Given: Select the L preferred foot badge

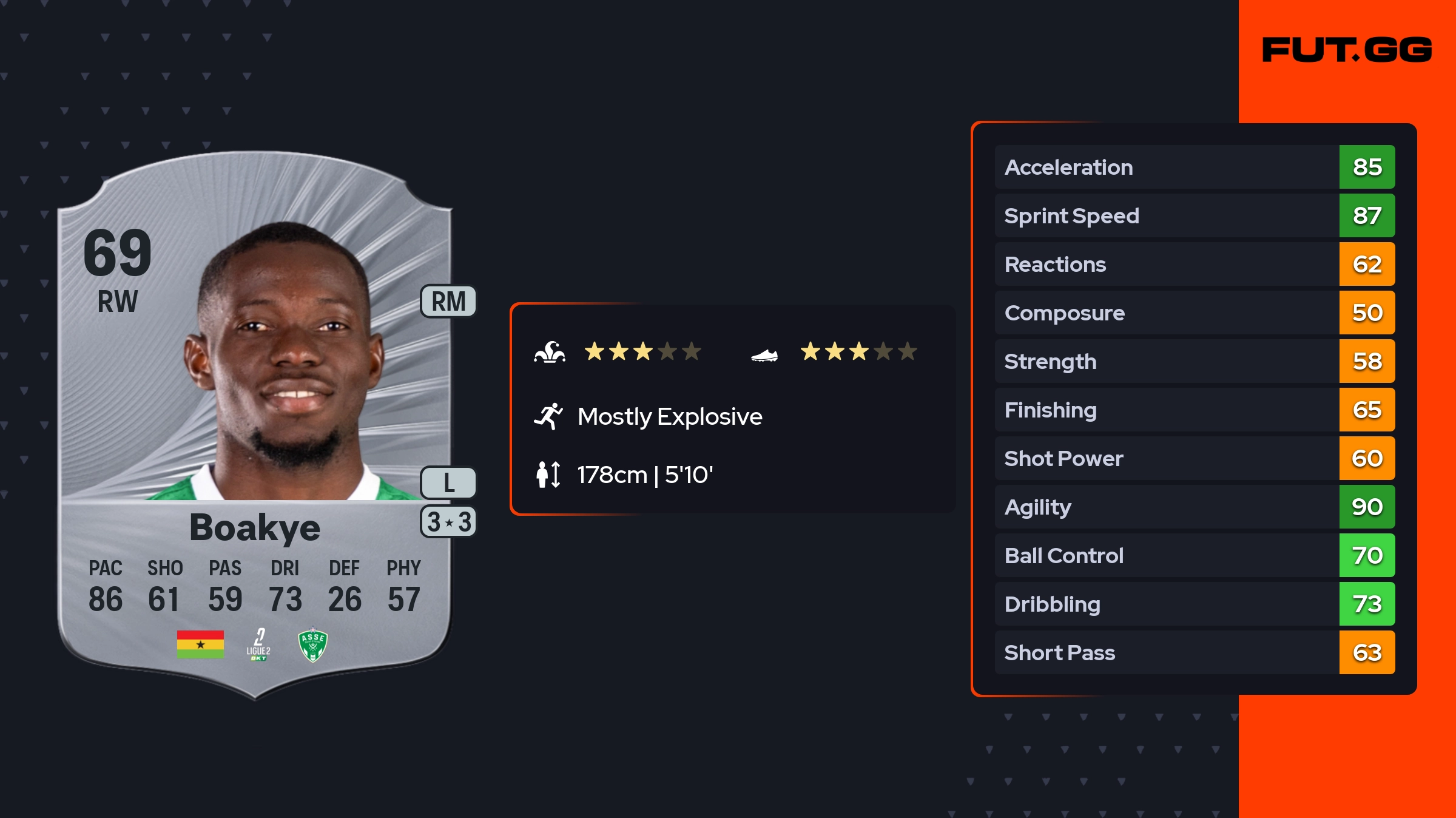Looking at the screenshot, I should (448, 482).
